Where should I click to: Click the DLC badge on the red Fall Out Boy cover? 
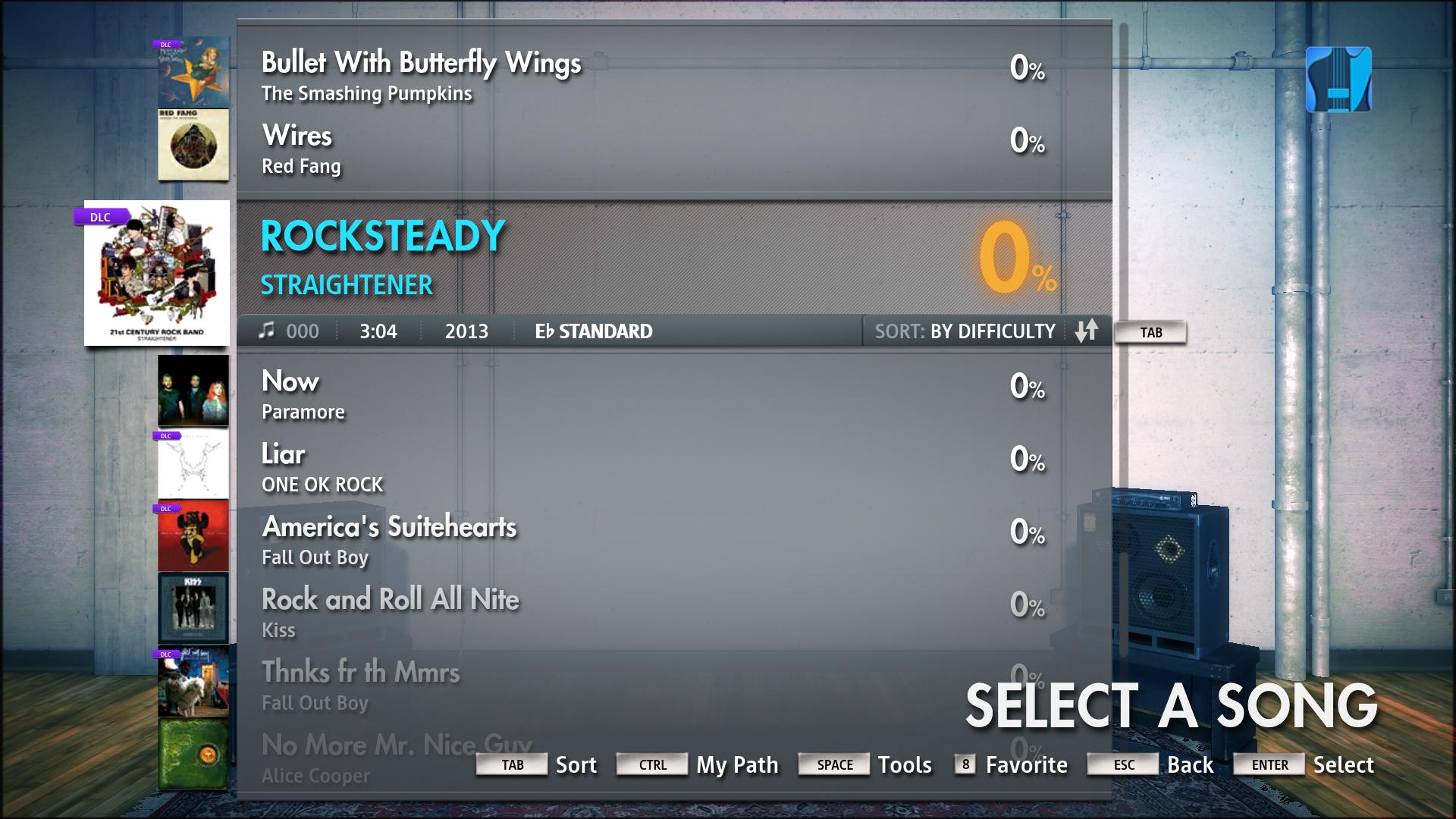click(167, 509)
